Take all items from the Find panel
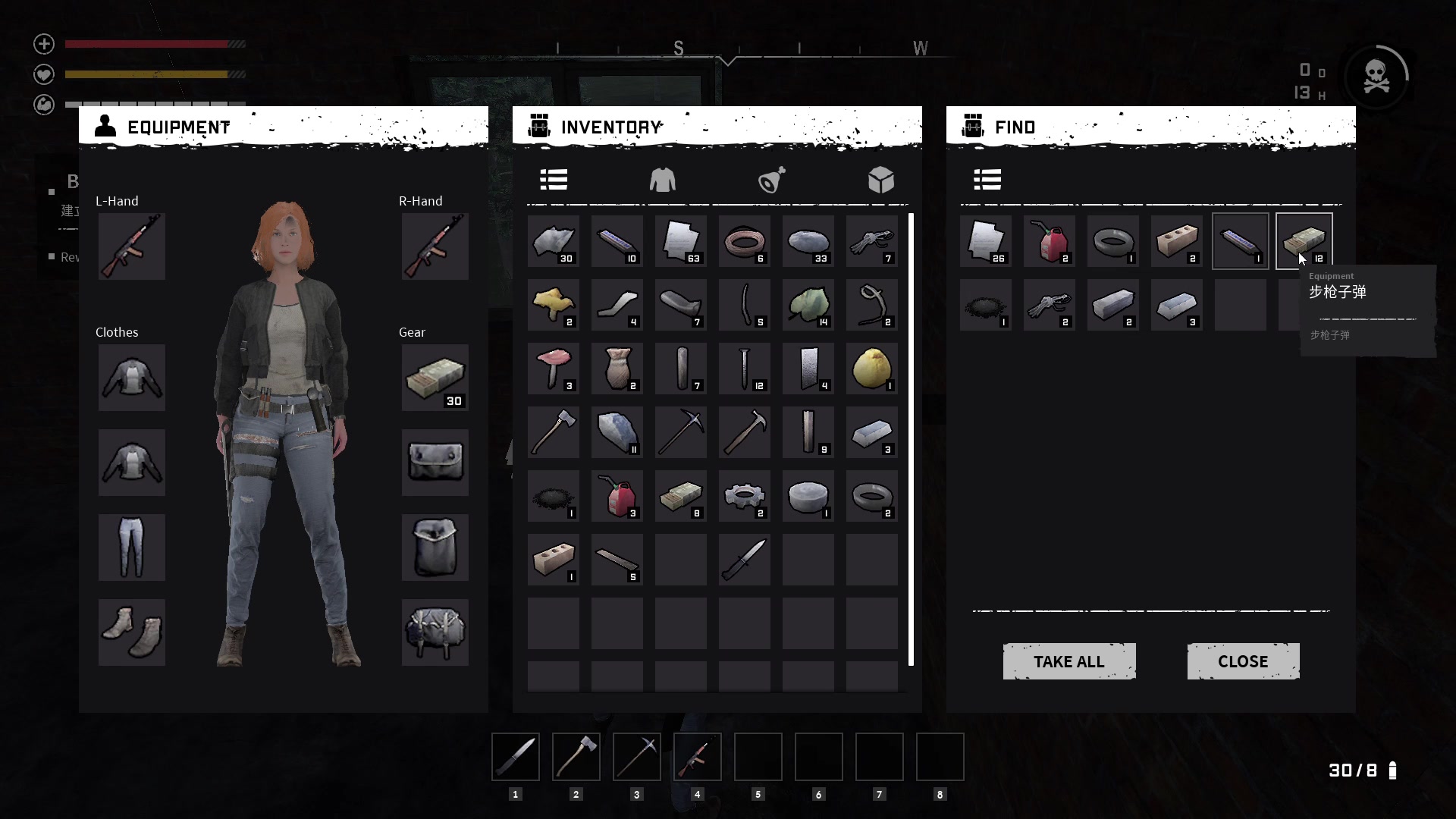Screen dimensions: 1456x819 pyautogui.click(x=1068, y=661)
